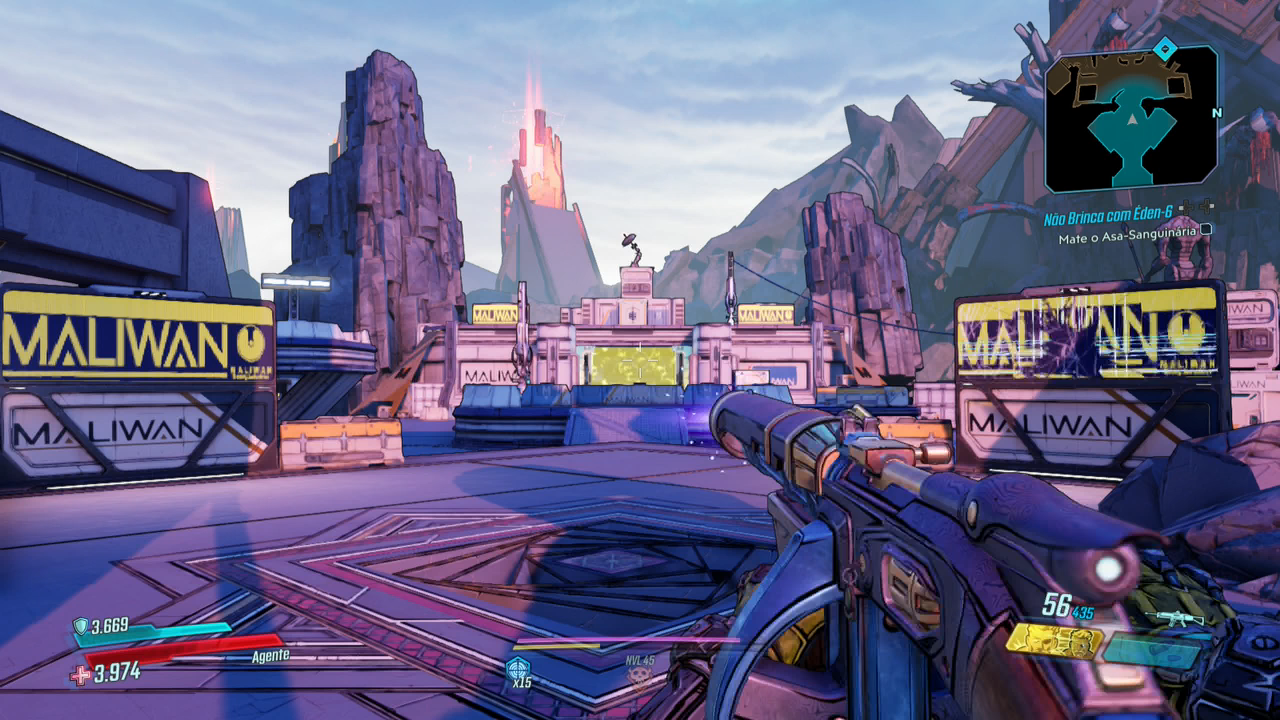Click the equipped rifle weapon icon
Screen dimensions: 1280x720
1176,617
